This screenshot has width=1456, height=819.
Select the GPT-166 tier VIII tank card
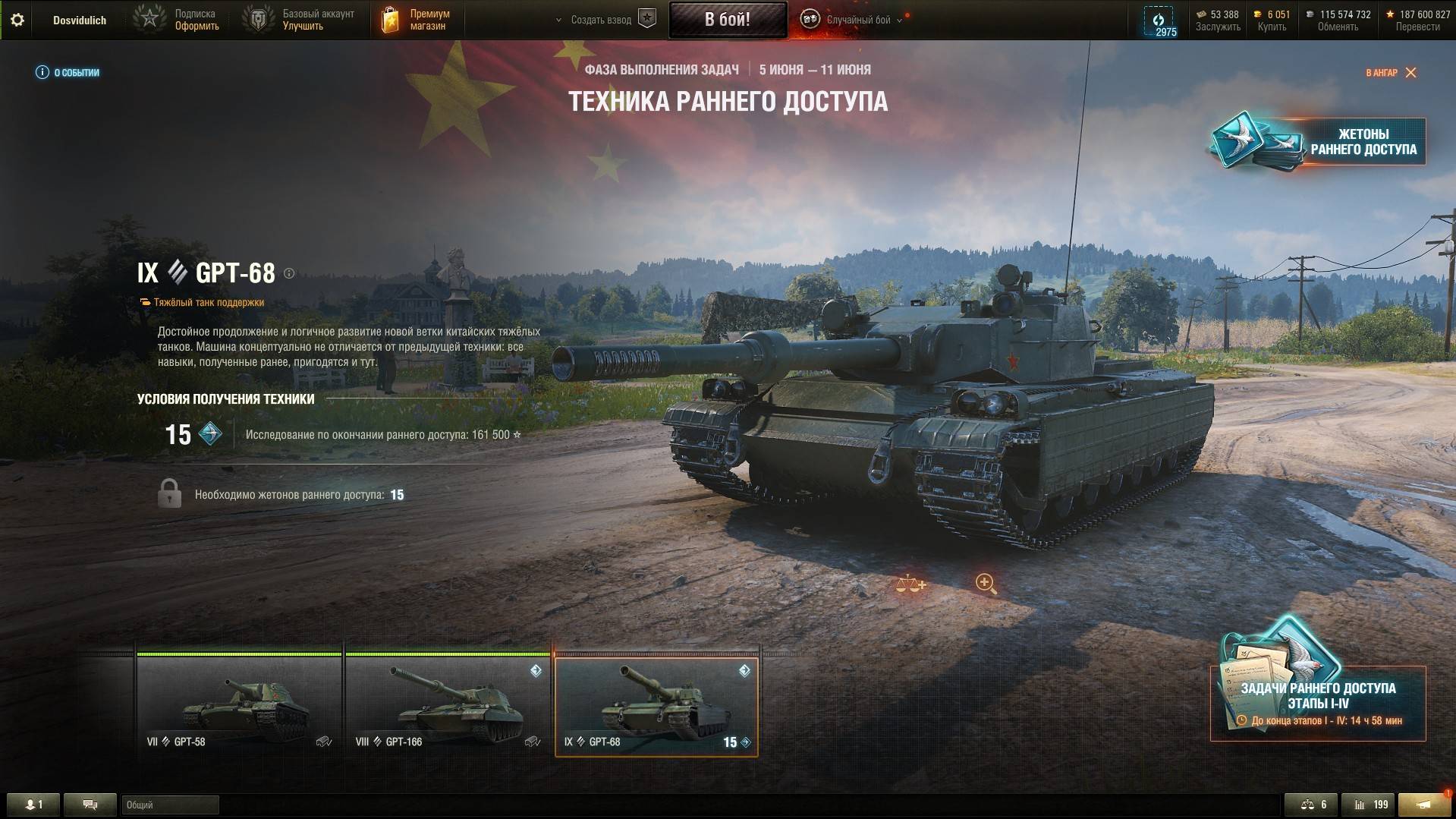(x=448, y=707)
